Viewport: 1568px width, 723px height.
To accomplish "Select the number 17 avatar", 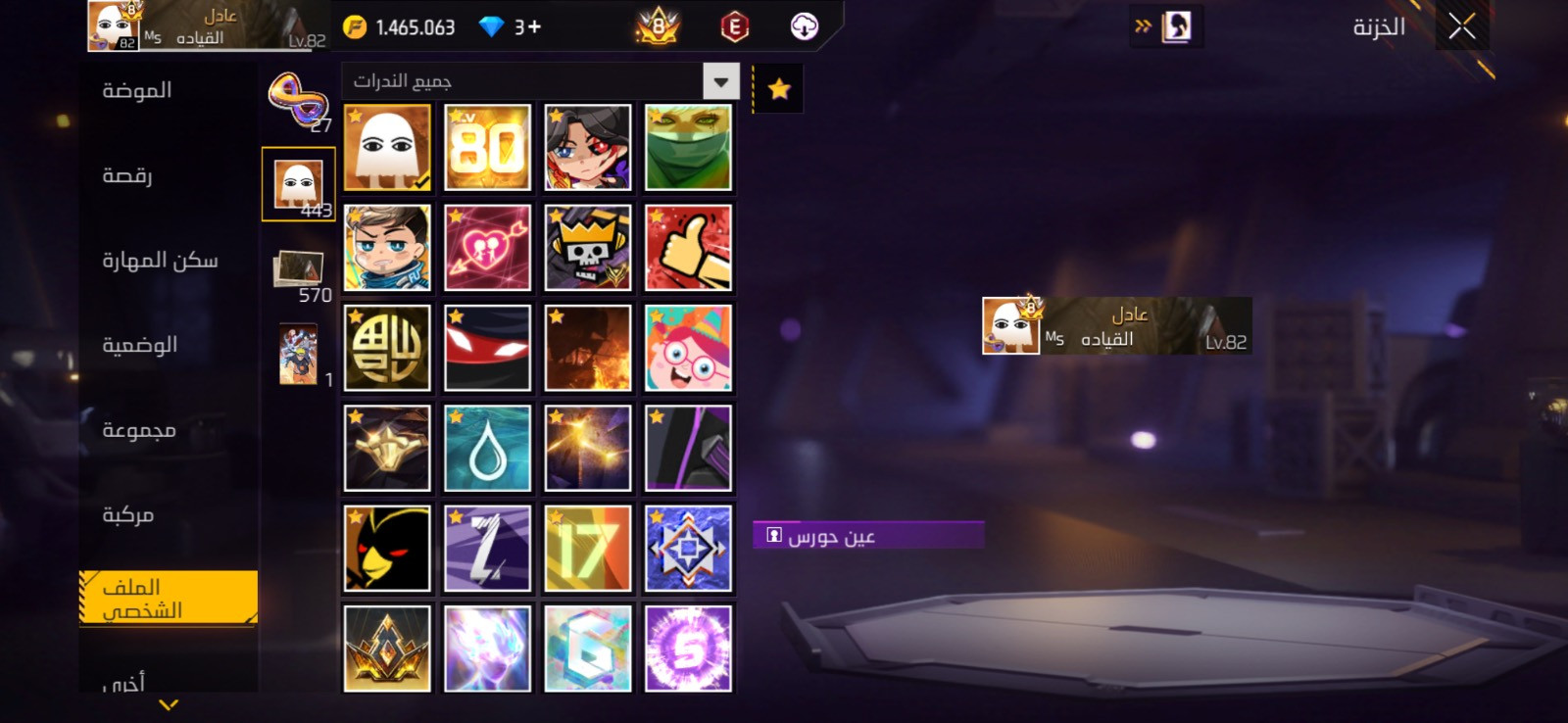I will pyautogui.click(x=588, y=549).
